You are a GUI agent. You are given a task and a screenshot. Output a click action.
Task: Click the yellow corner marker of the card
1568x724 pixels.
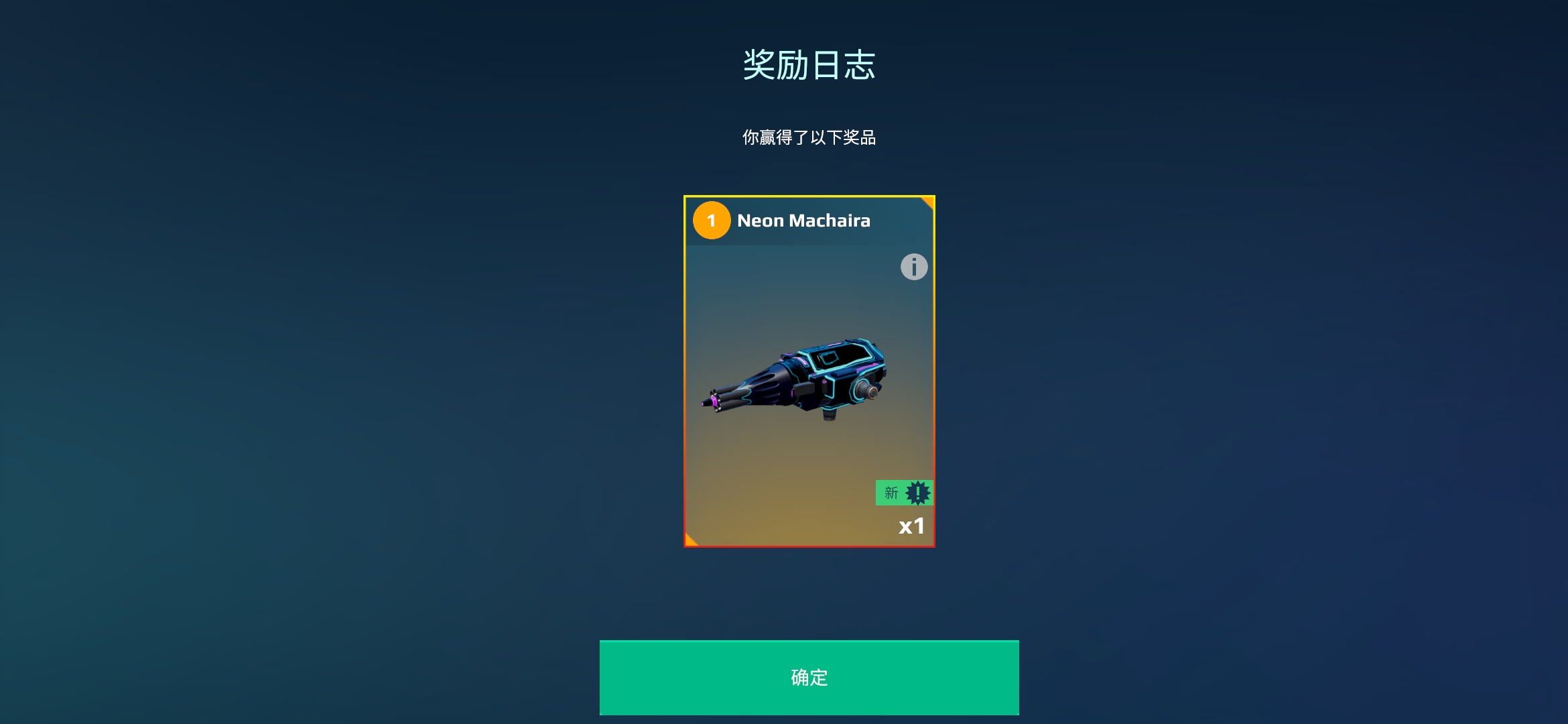928,201
